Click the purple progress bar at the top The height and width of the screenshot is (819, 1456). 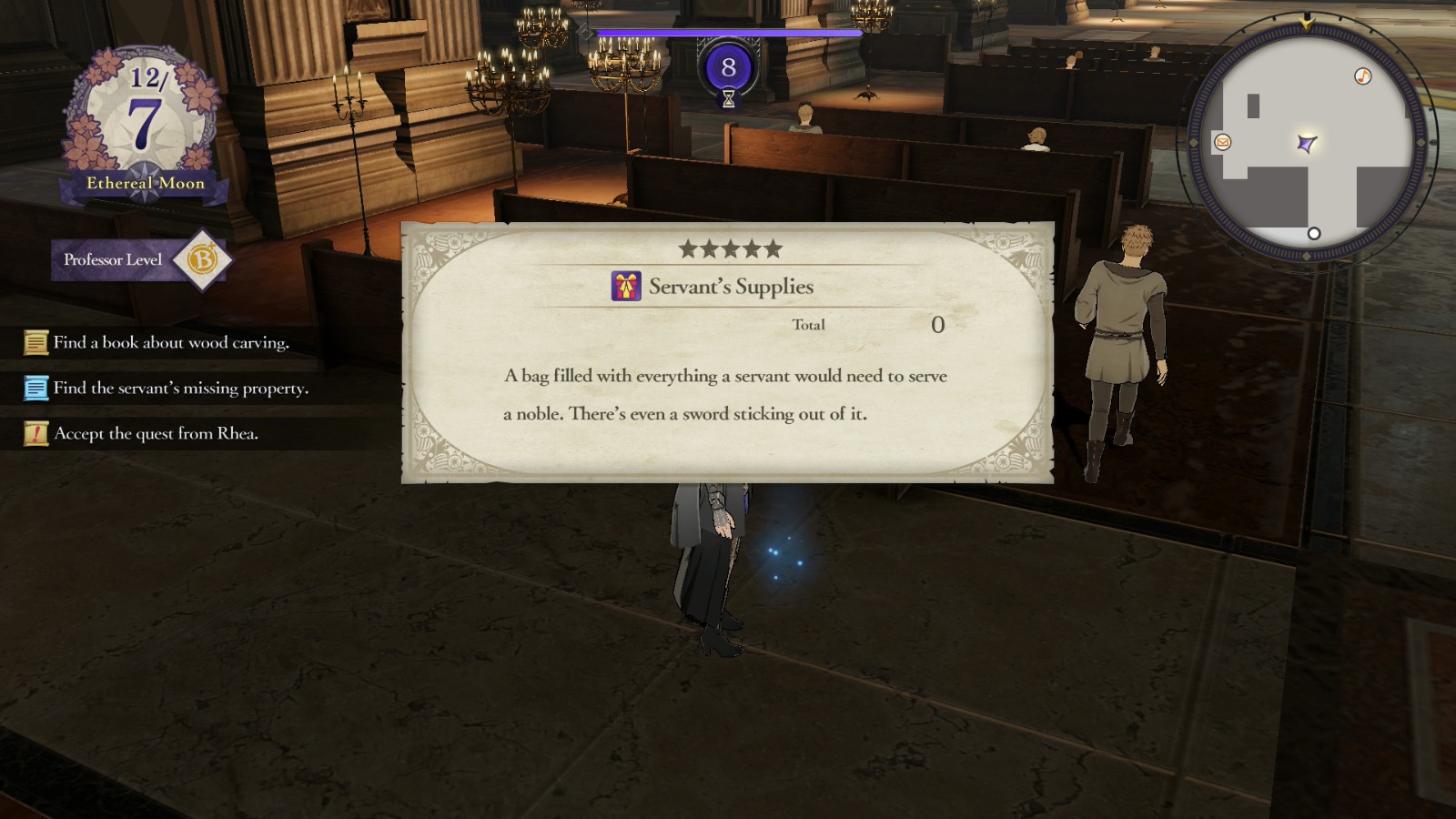tap(728, 30)
